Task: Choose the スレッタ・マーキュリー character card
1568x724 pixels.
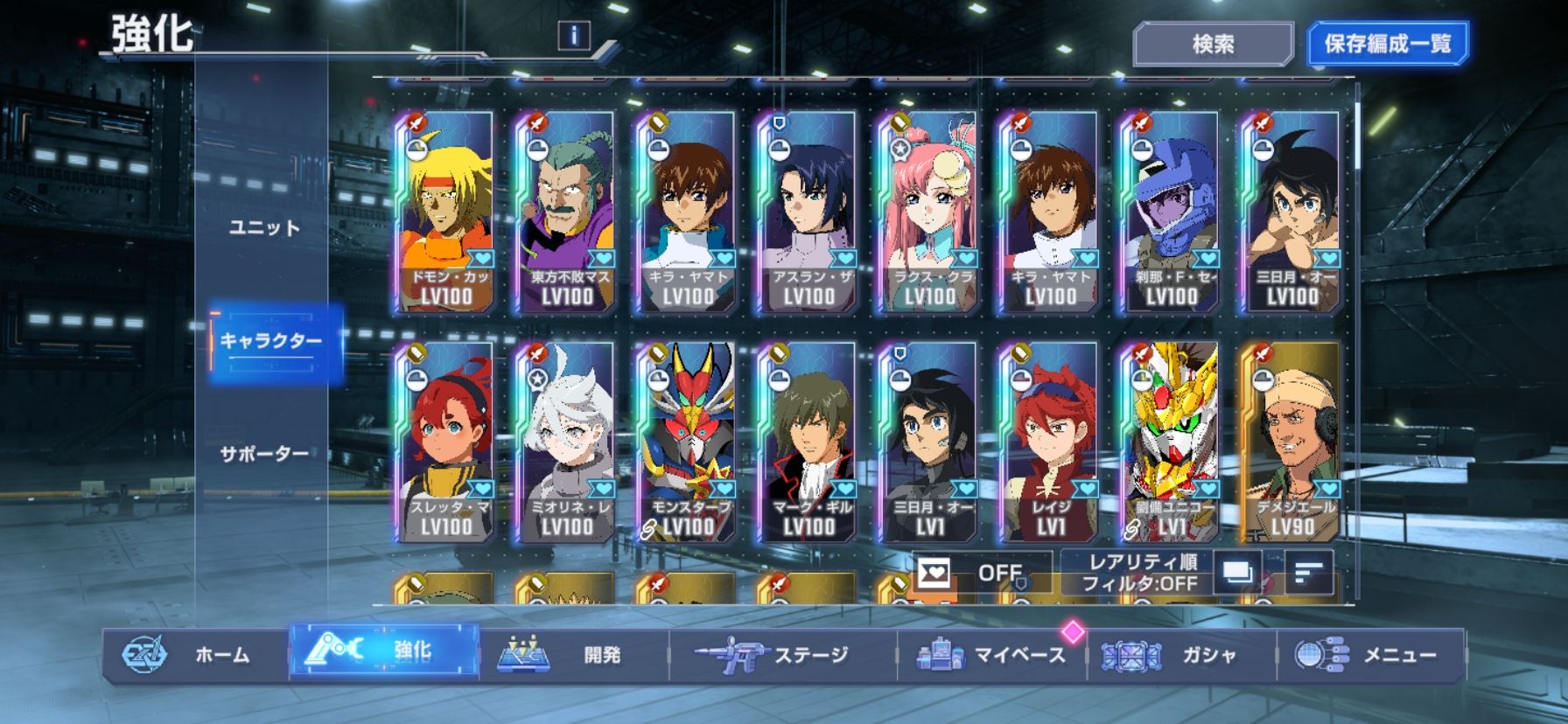Action: tap(445, 442)
